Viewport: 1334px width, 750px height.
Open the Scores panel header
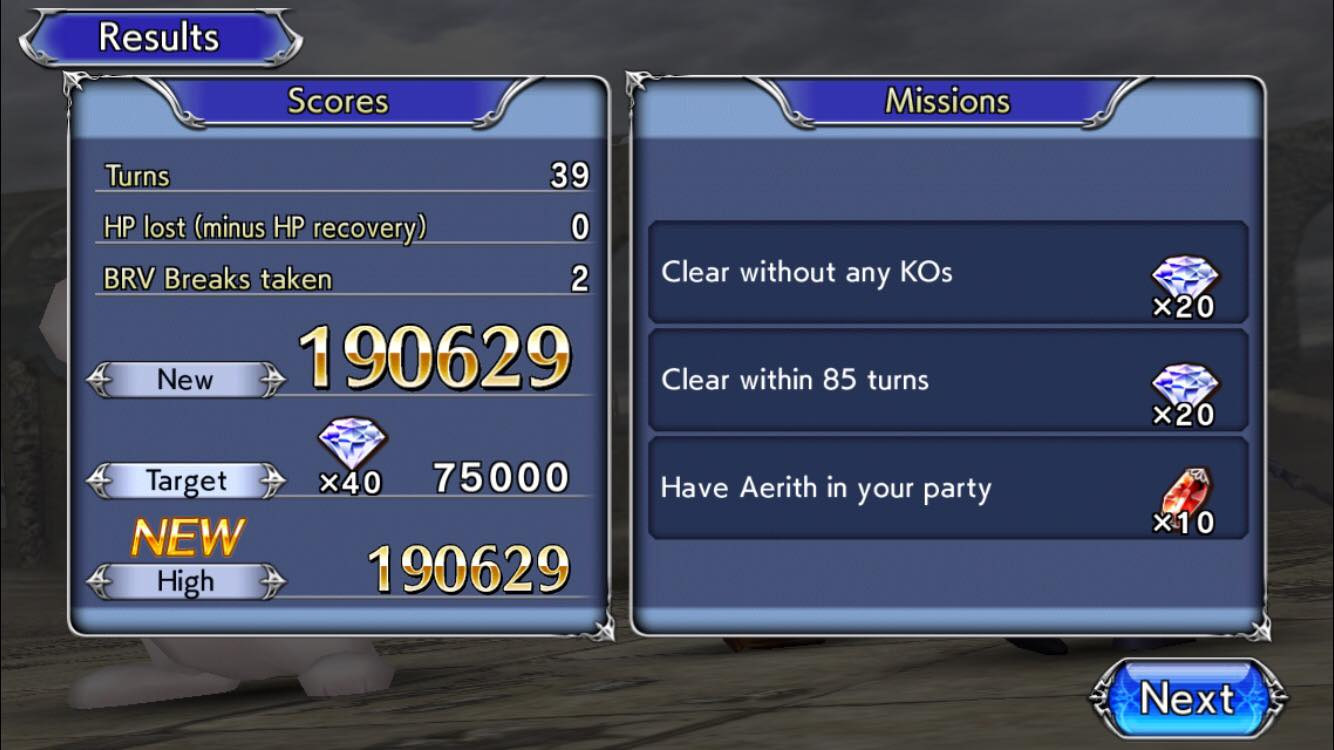[x=337, y=100]
